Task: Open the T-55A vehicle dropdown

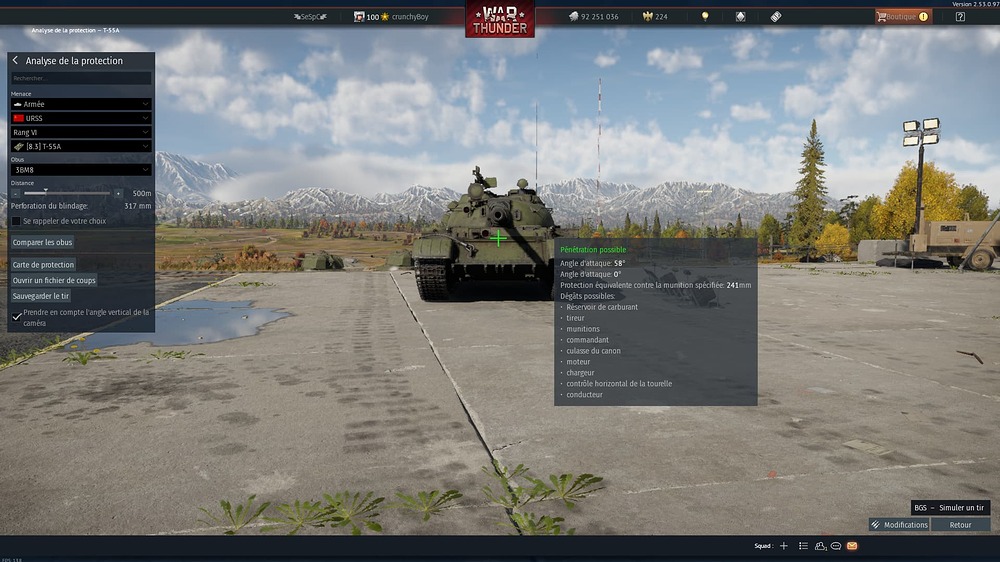Action: (81, 146)
